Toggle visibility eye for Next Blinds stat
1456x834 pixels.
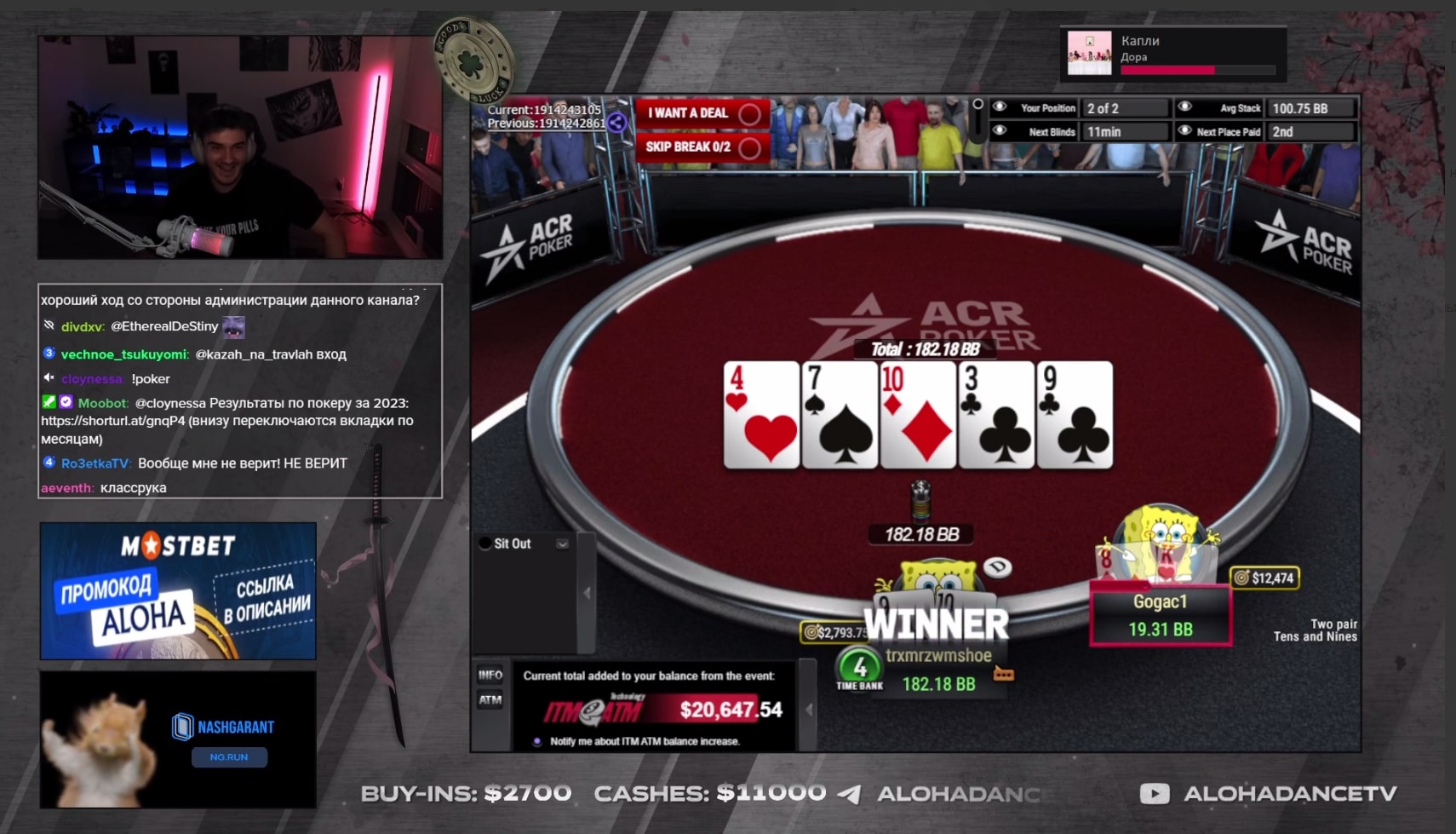click(x=1000, y=131)
